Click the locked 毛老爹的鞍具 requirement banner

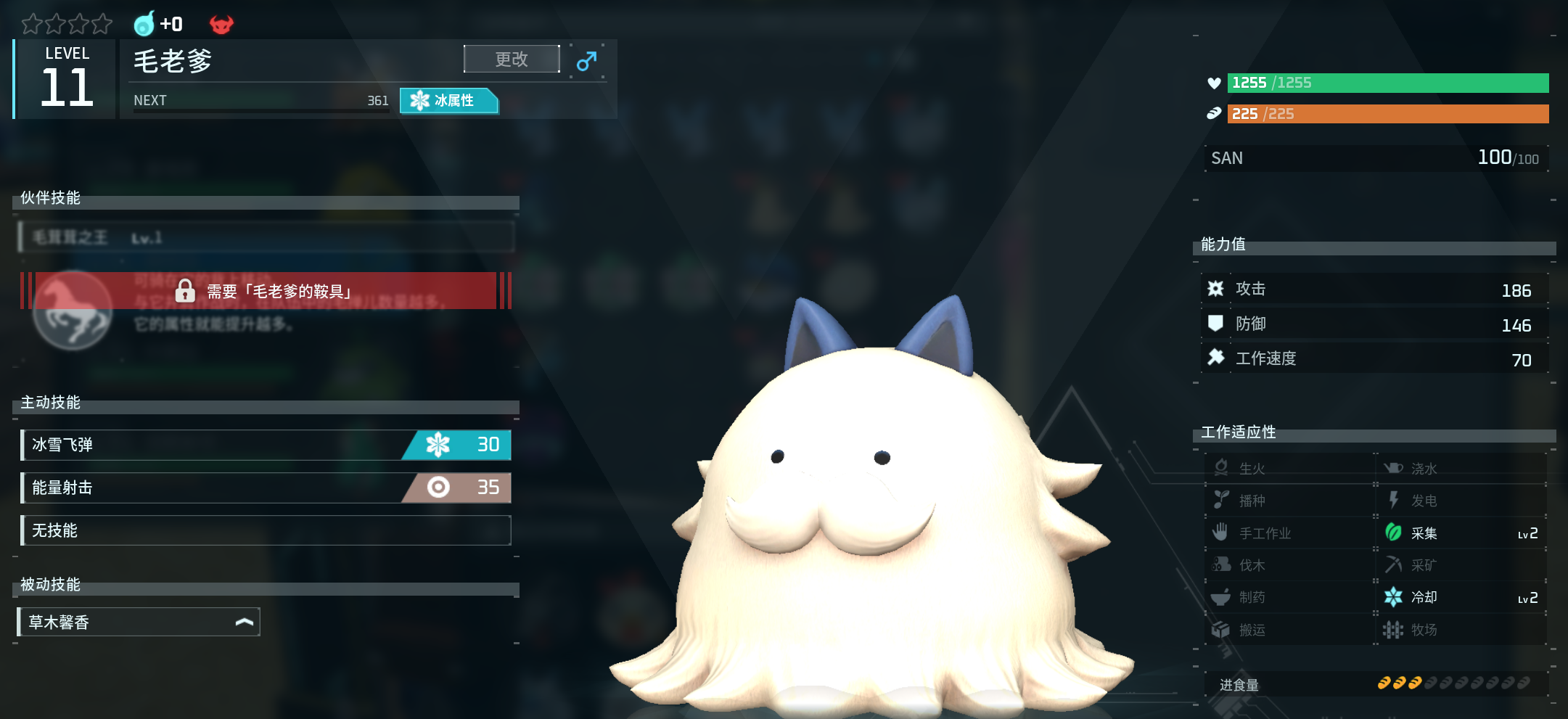(x=266, y=291)
